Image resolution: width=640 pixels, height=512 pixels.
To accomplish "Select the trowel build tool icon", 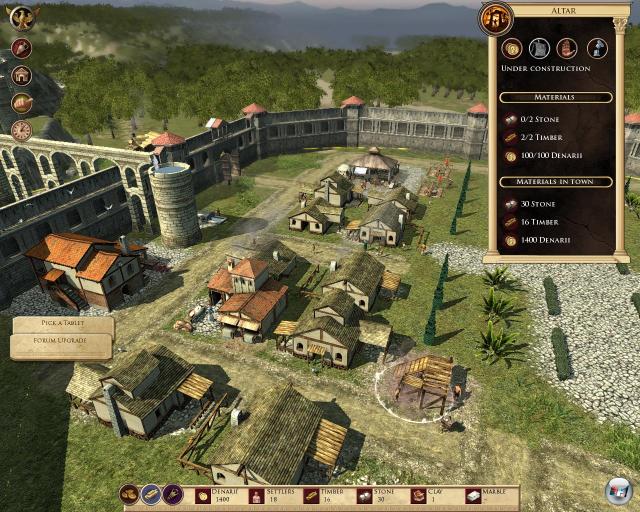I will pos(21,48).
